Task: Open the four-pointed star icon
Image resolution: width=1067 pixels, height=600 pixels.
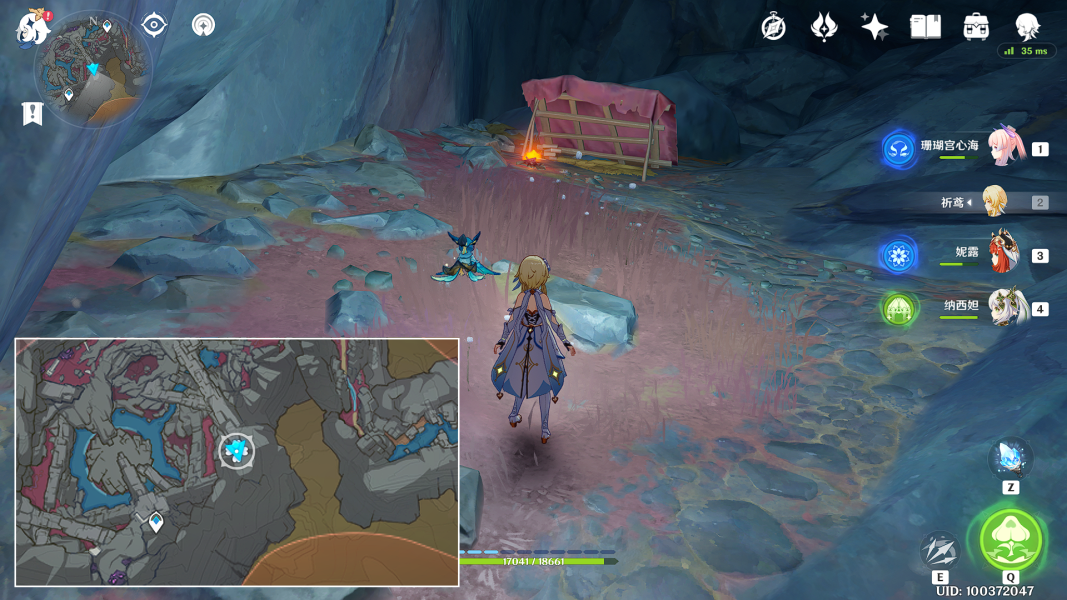Action: click(x=875, y=27)
